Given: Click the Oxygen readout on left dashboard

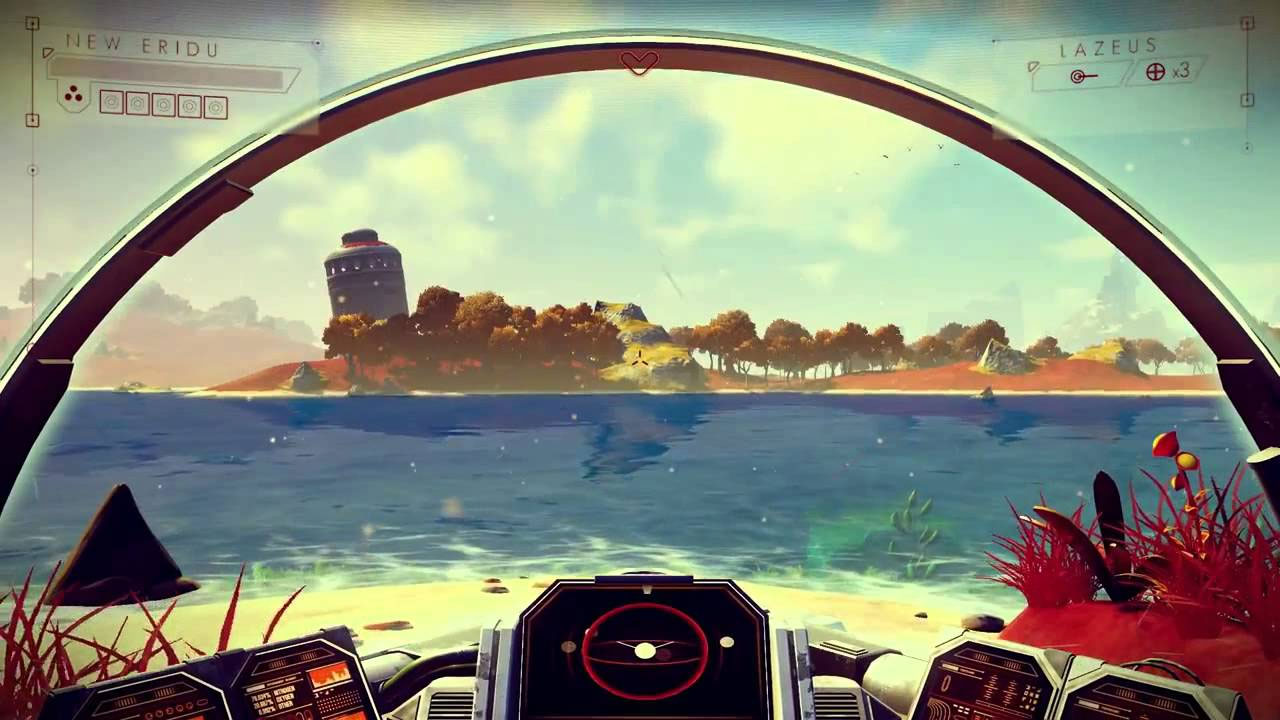Looking at the screenshot, I should 287,700.
